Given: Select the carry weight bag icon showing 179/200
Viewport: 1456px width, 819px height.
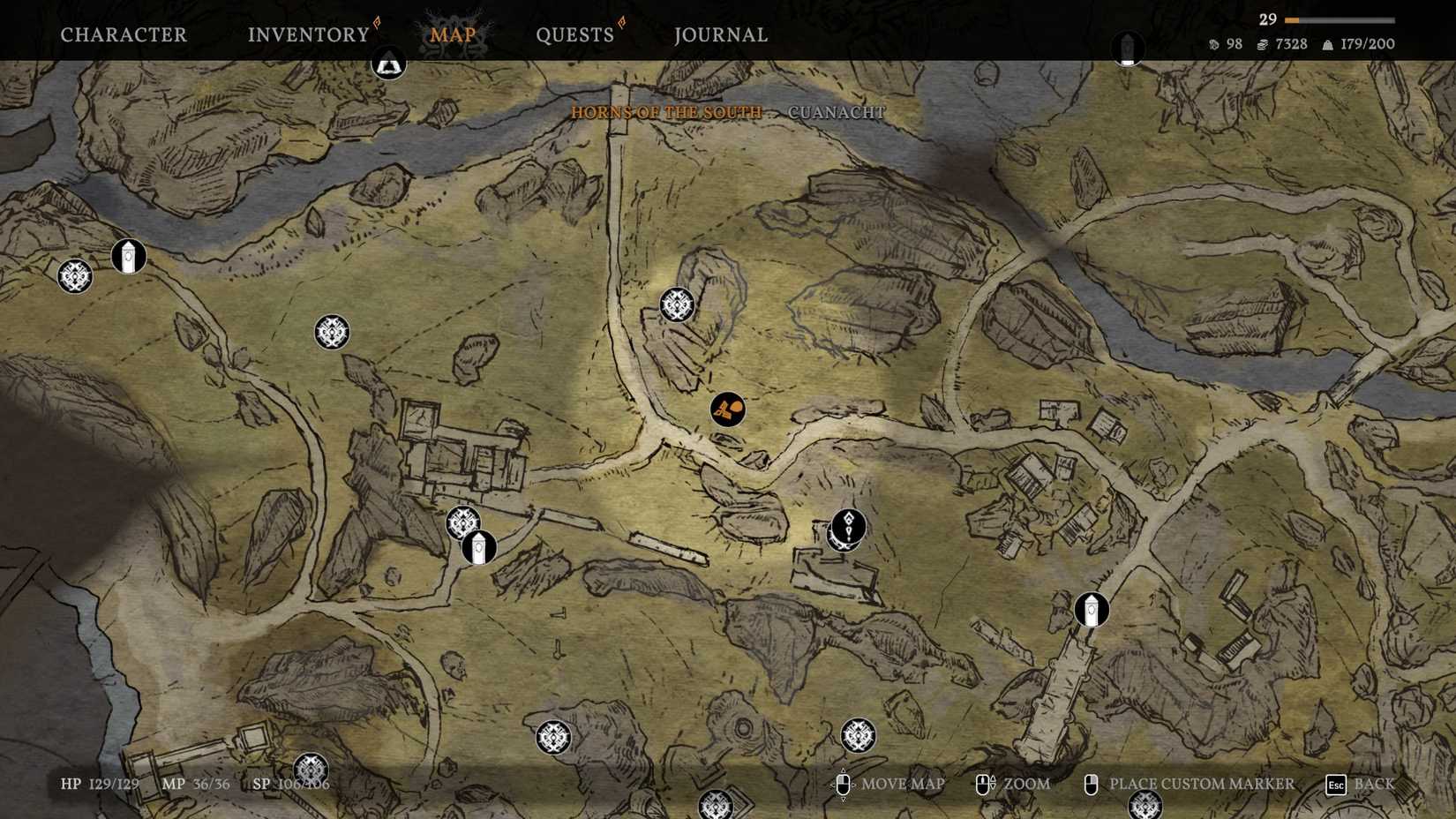Looking at the screenshot, I should pos(1326,43).
